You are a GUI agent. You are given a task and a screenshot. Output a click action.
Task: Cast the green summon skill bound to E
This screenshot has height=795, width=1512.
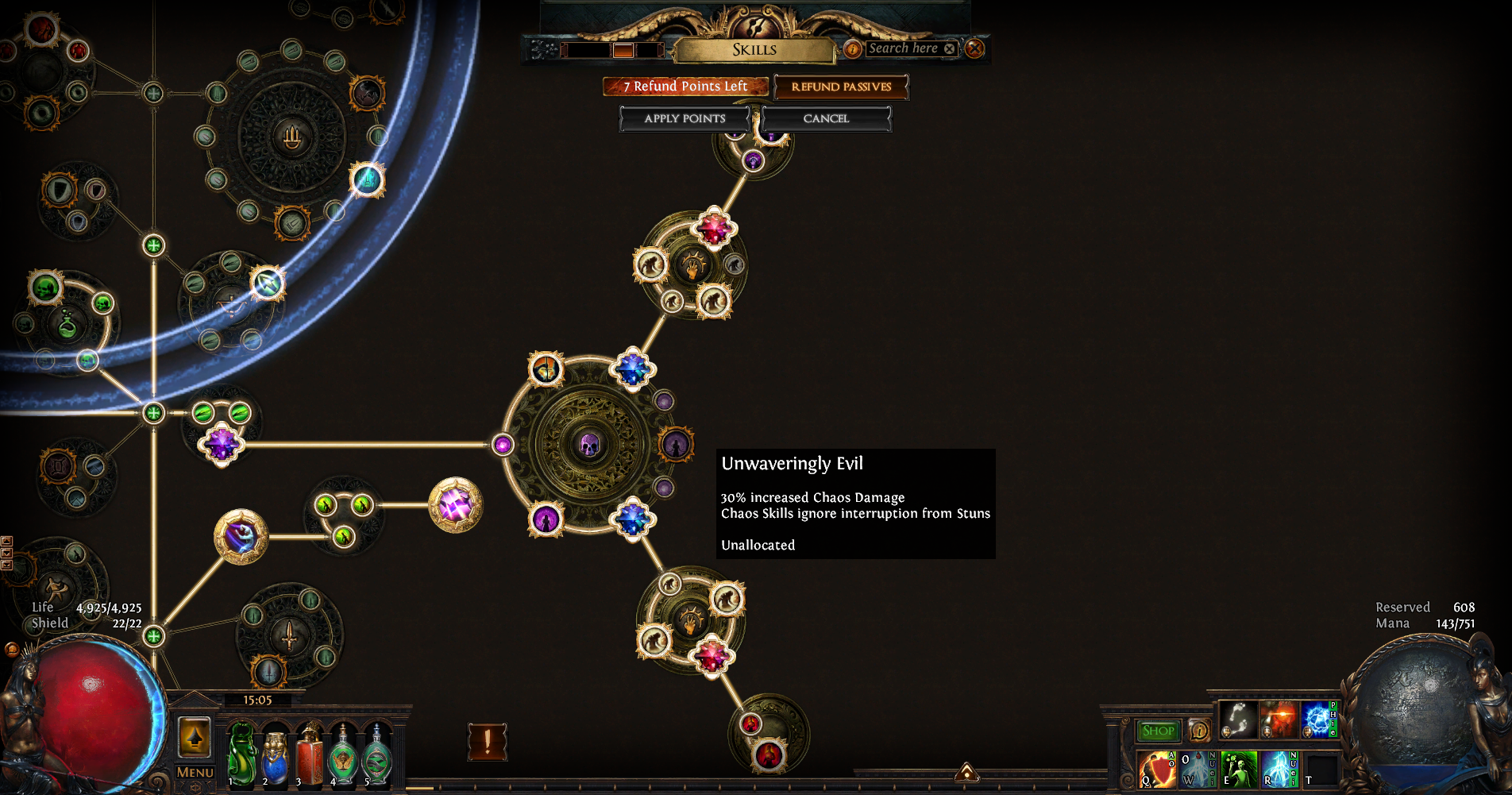[1240, 769]
